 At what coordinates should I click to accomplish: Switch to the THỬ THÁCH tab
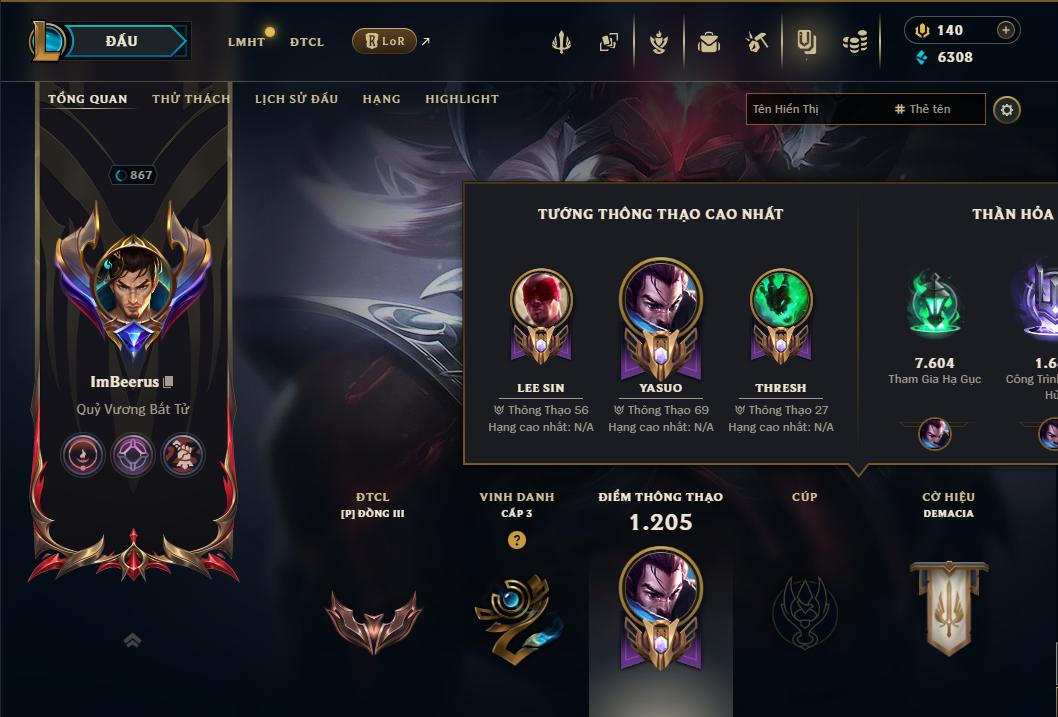click(x=191, y=99)
